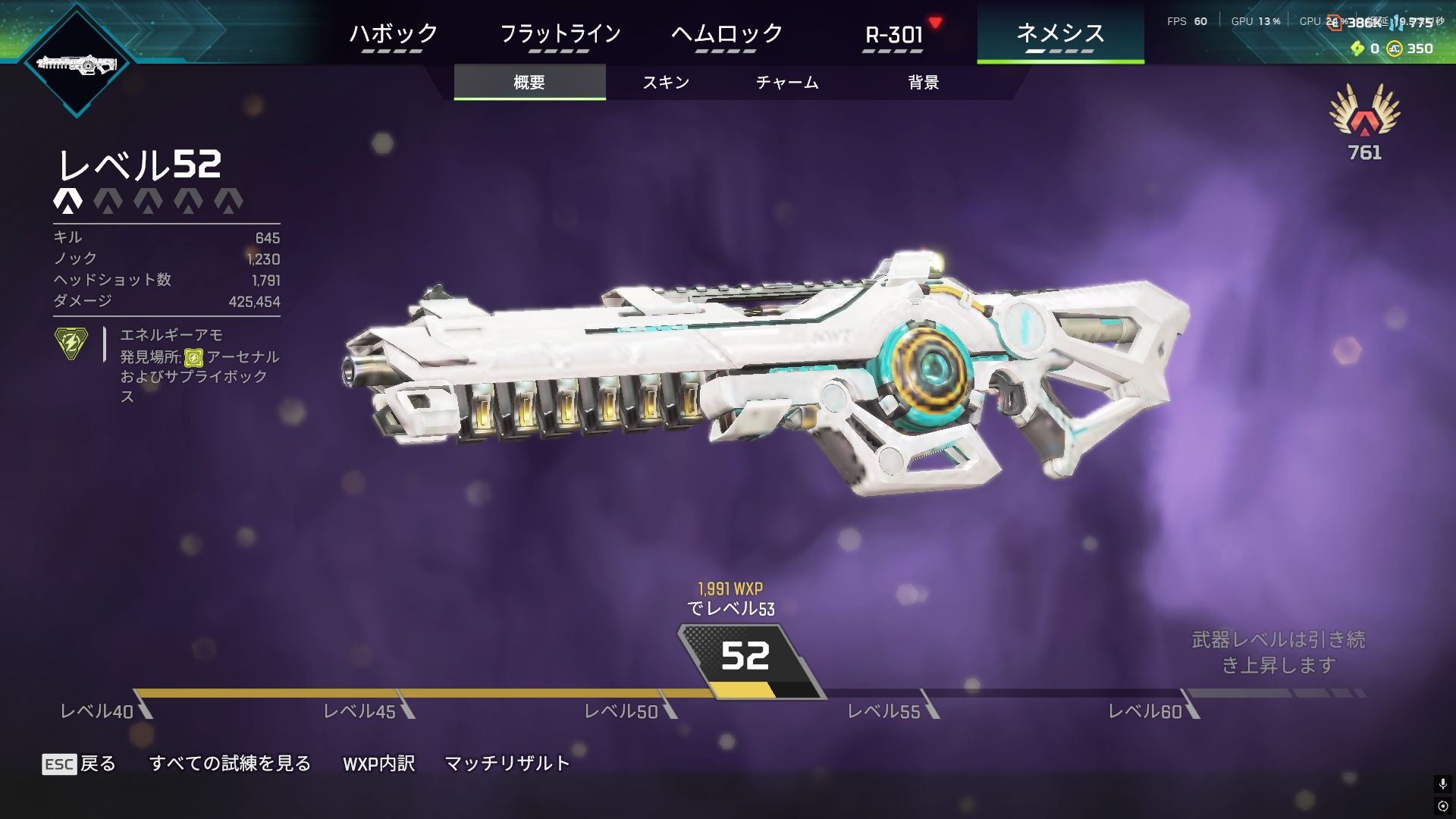Toggle the microphone icon in the corner
Screen dimensions: 1456x819
1442,783
